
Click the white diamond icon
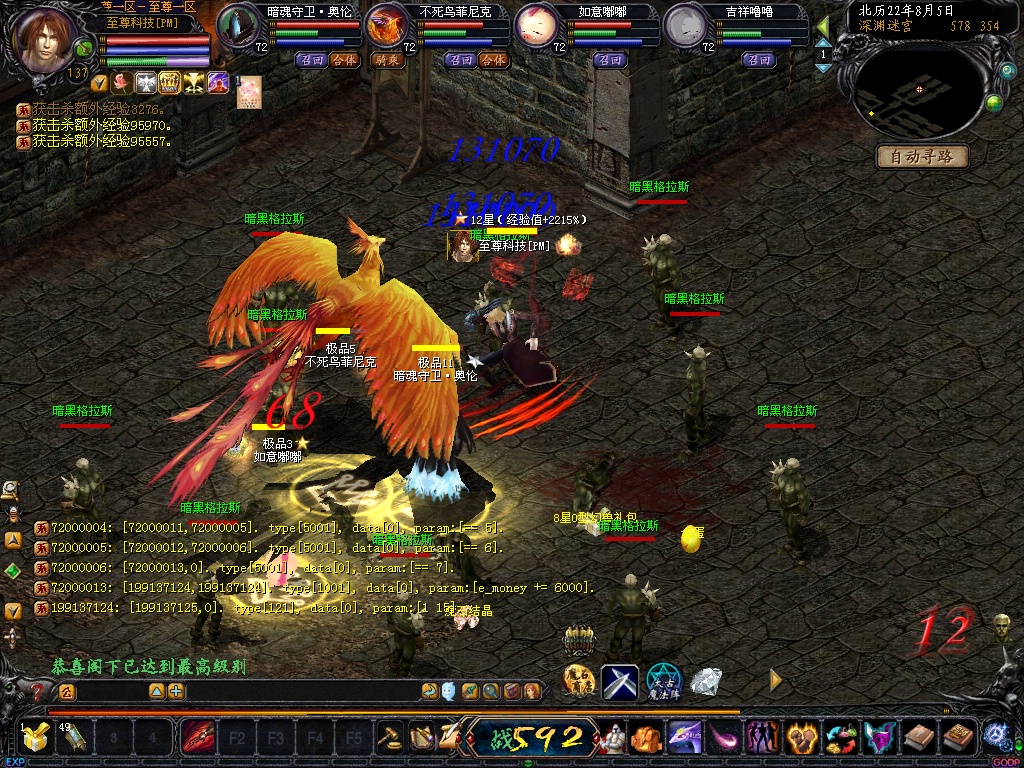pos(706,681)
